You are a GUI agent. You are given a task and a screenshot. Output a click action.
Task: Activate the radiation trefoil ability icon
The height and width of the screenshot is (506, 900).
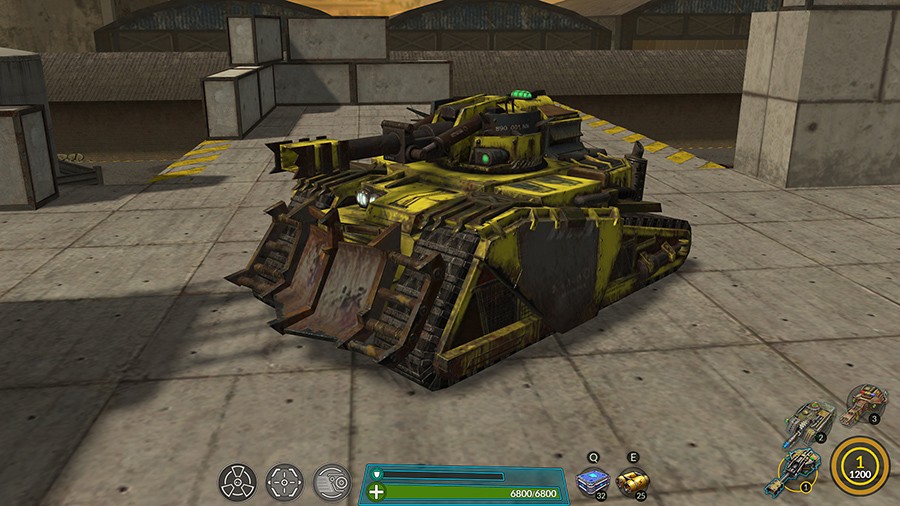(x=238, y=483)
